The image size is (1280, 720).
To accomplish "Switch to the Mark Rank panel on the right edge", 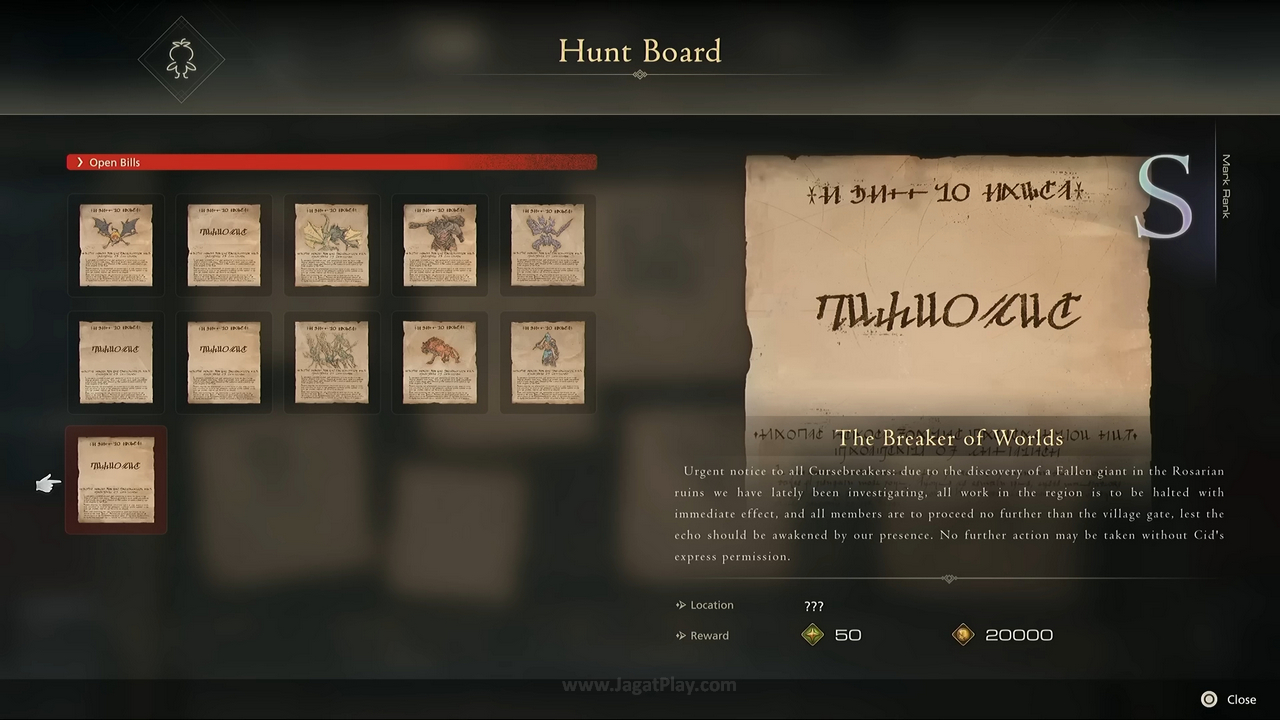I will pos(1226,185).
